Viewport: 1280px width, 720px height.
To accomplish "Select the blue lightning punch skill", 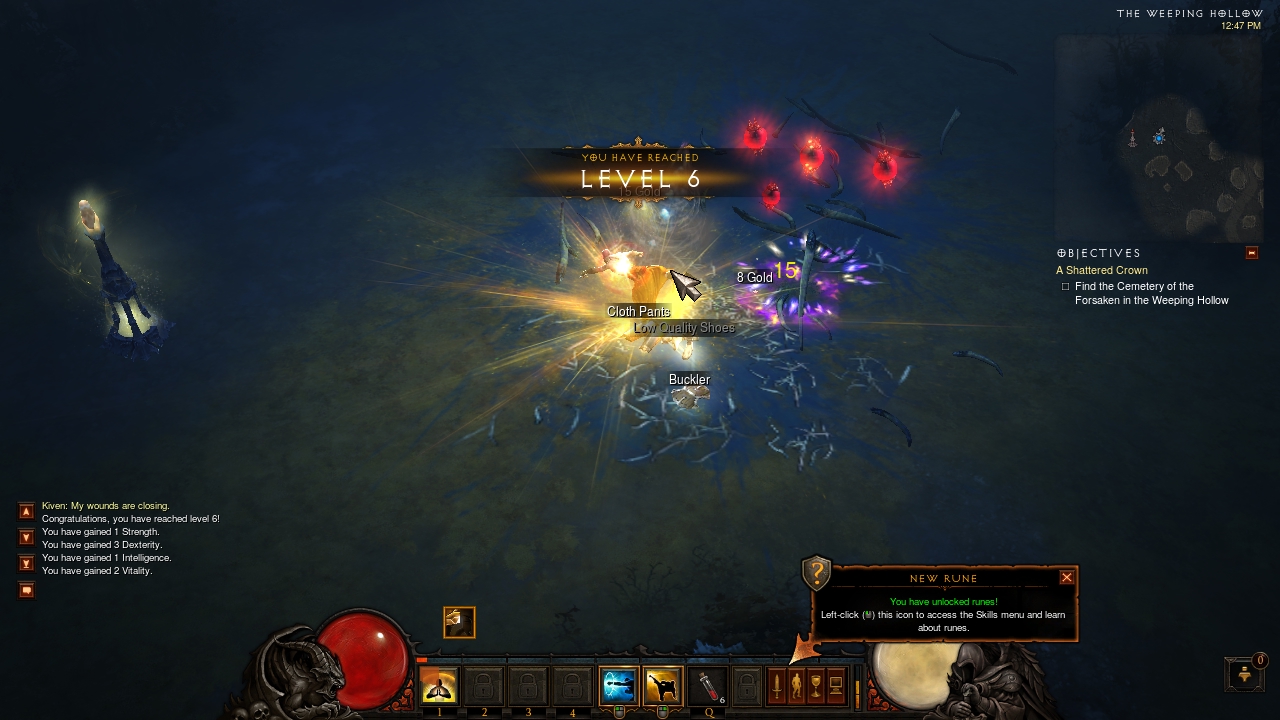I will [x=619, y=686].
